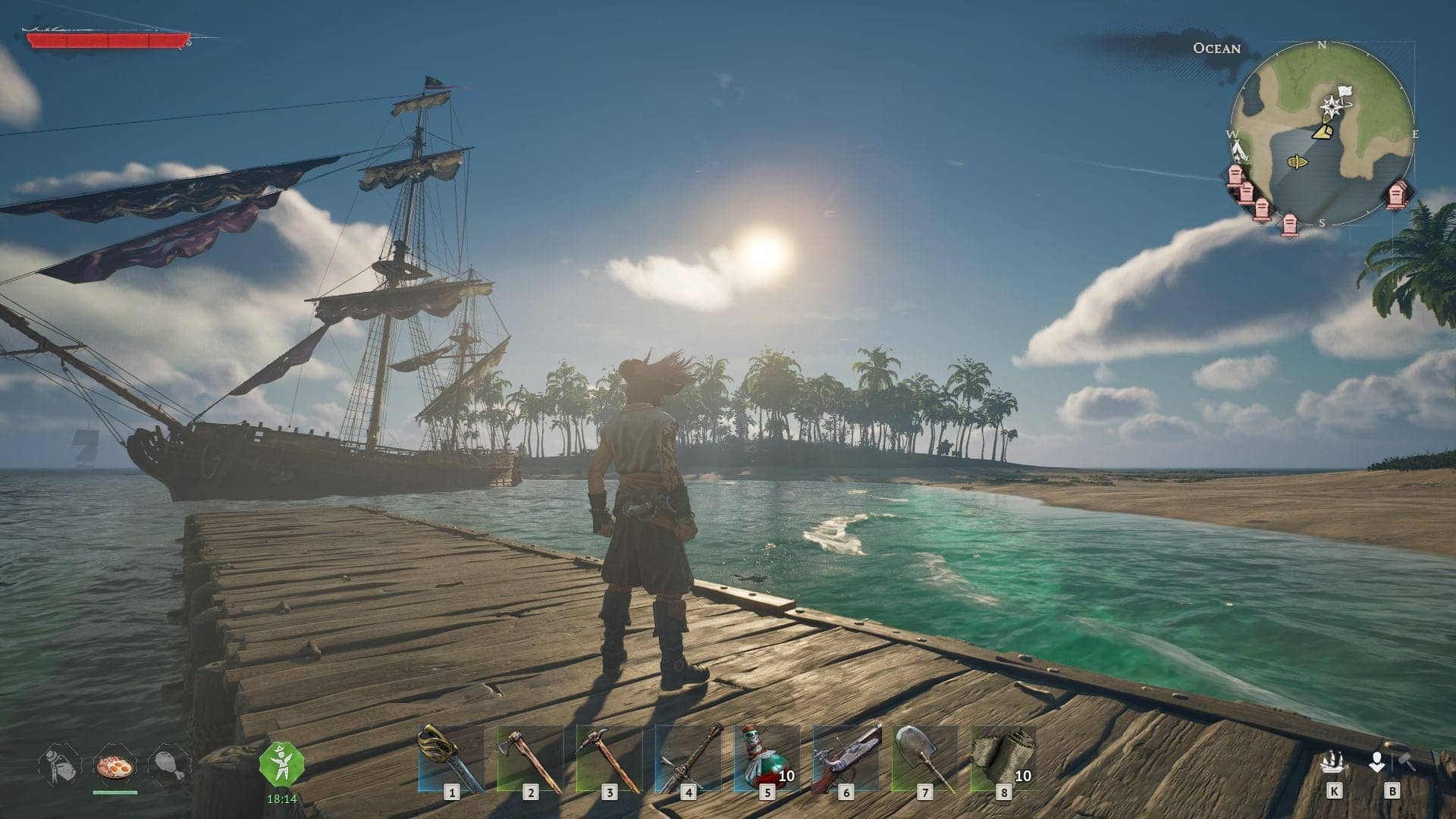Open the build hammer menu icon
The image size is (1456, 819).
(1392, 760)
